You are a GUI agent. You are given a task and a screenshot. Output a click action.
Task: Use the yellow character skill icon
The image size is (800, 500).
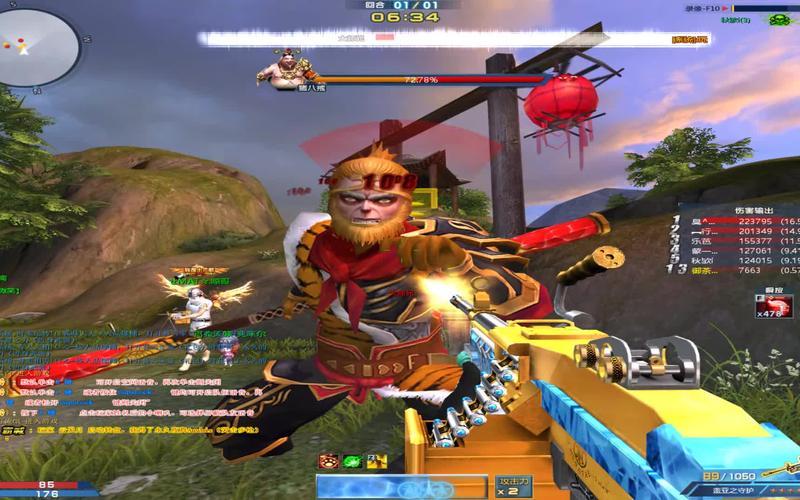(x=375, y=461)
